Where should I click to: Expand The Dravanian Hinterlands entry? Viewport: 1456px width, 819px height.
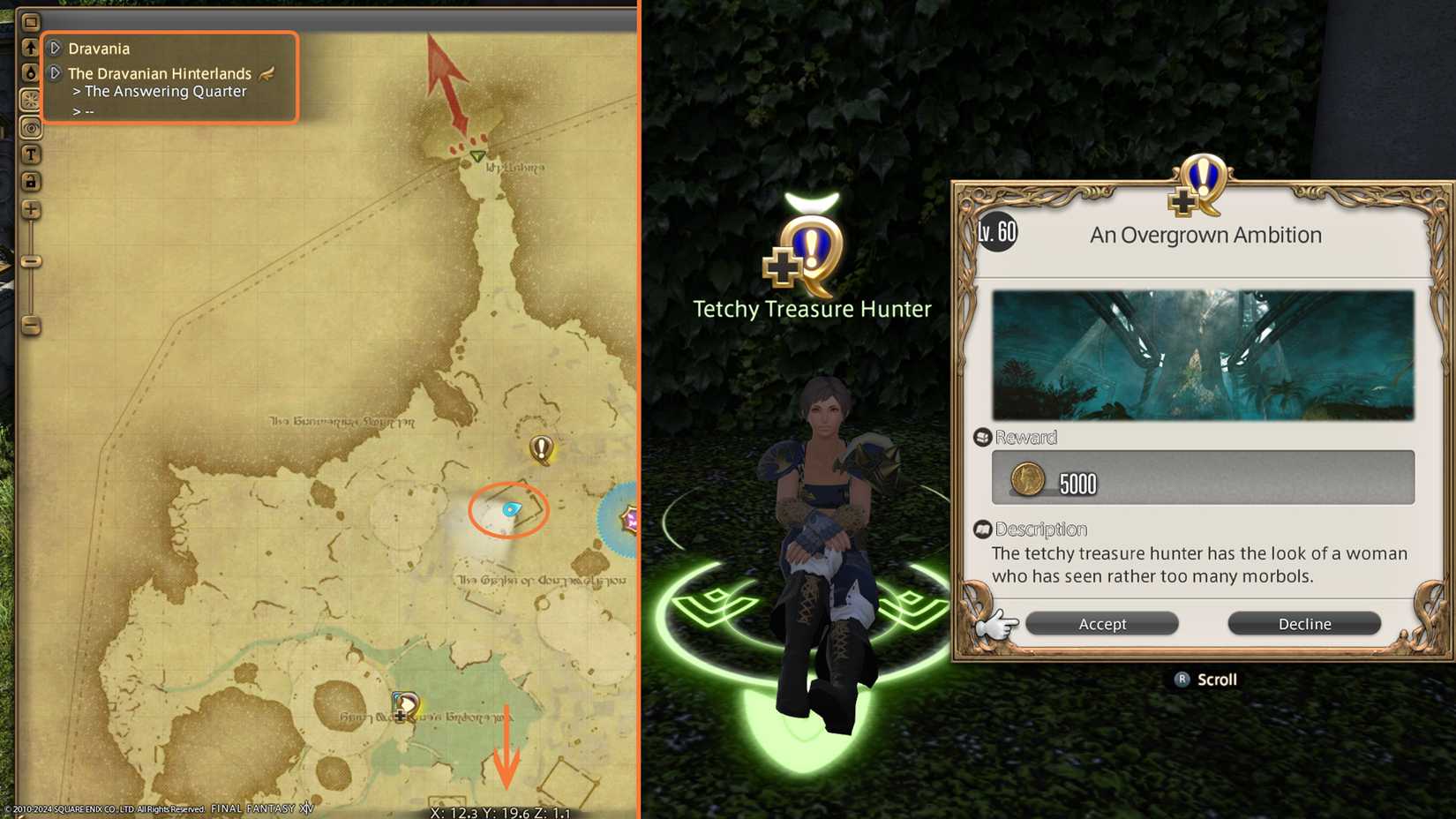click(x=56, y=73)
